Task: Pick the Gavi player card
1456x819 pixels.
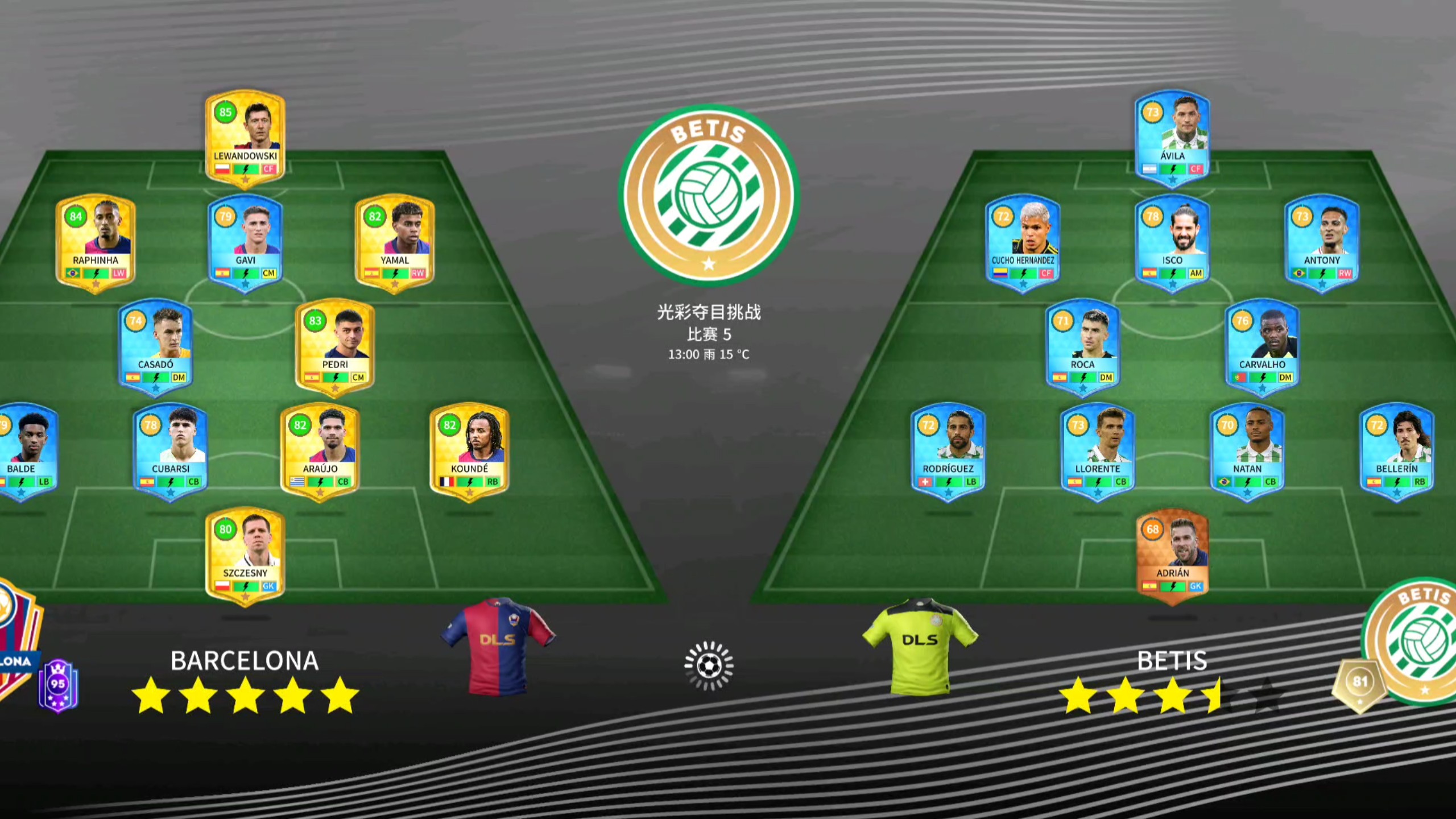Action: pyautogui.click(x=245, y=242)
